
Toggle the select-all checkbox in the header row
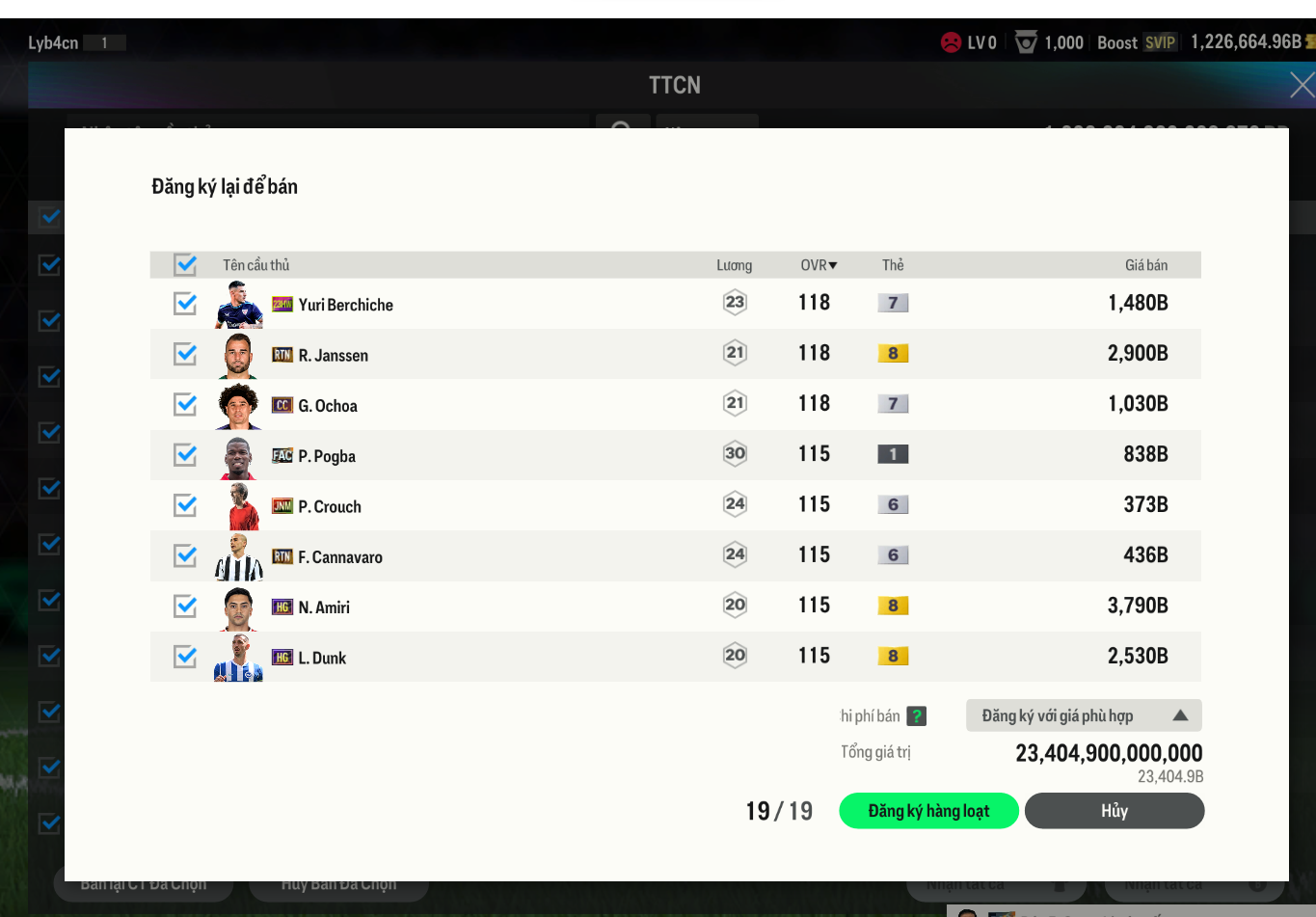point(185,264)
